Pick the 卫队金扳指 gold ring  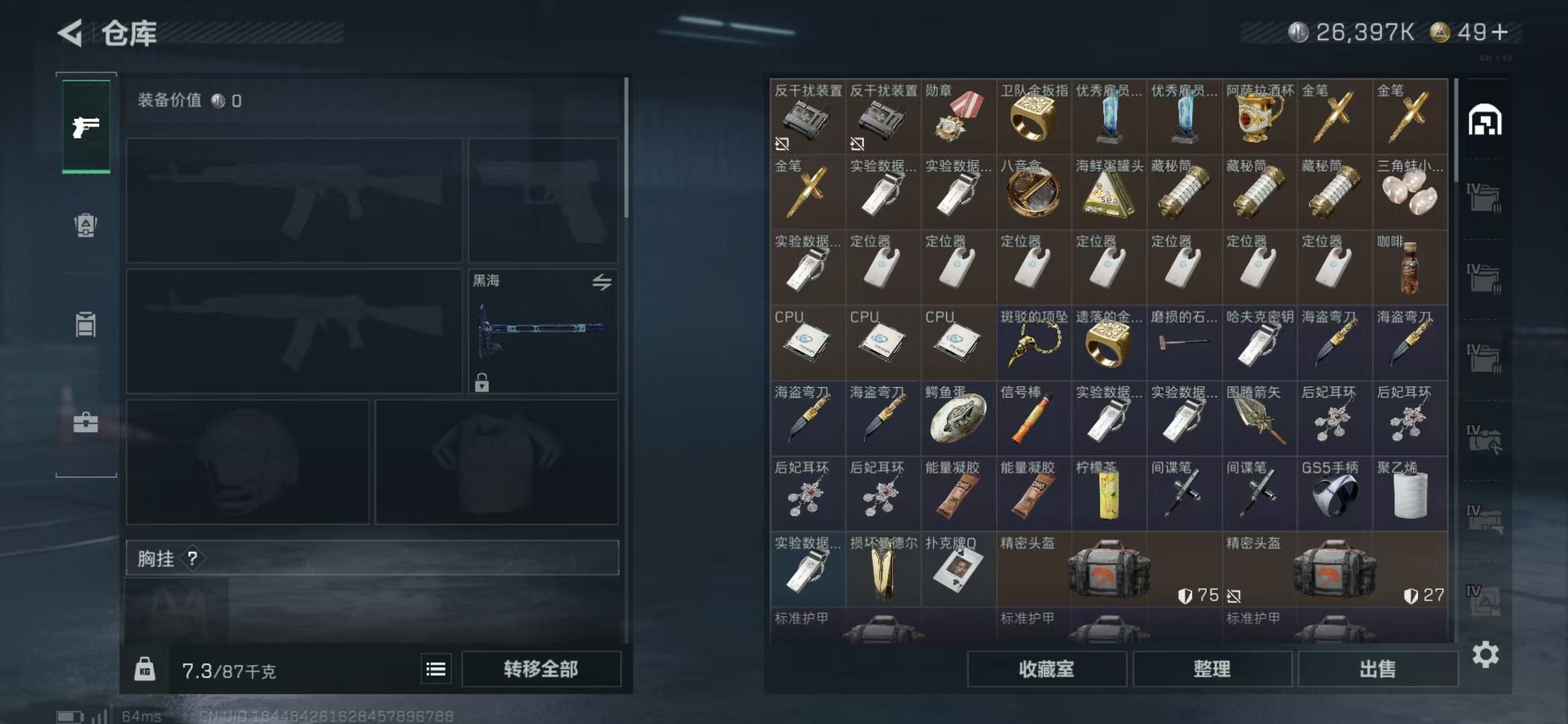tap(1033, 117)
